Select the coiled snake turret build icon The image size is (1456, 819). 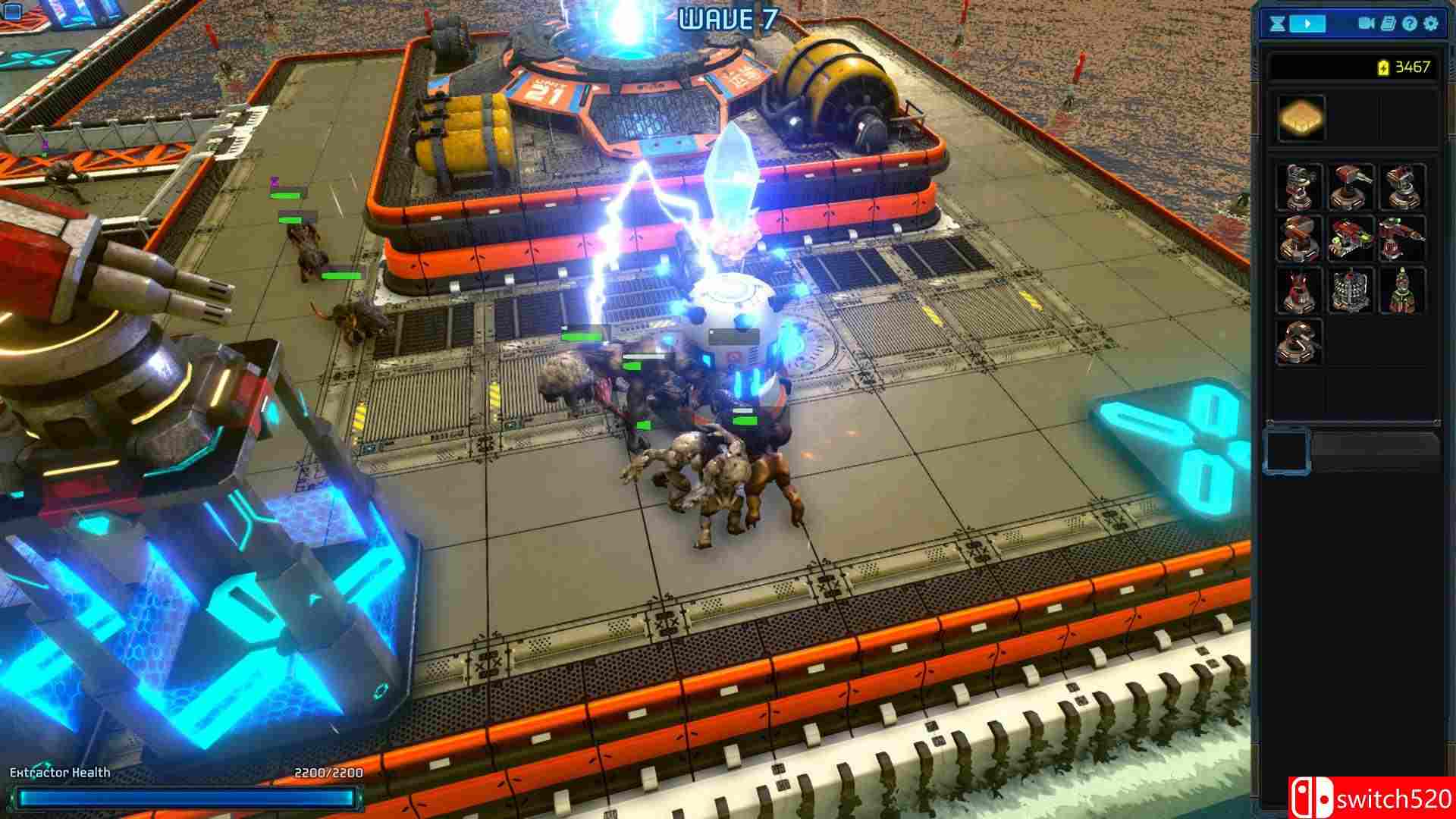point(1298,340)
